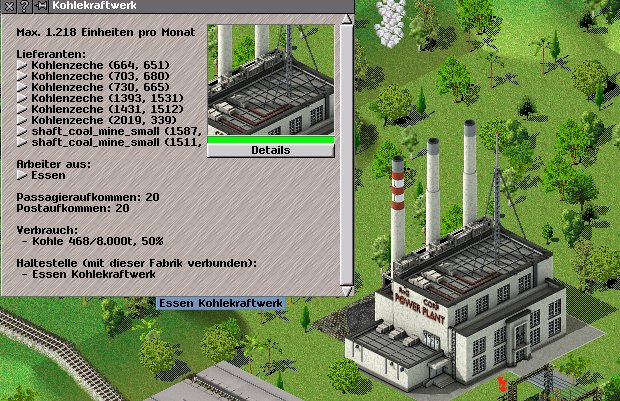Click the power plant preview thumbnail

(x=270, y=80)
